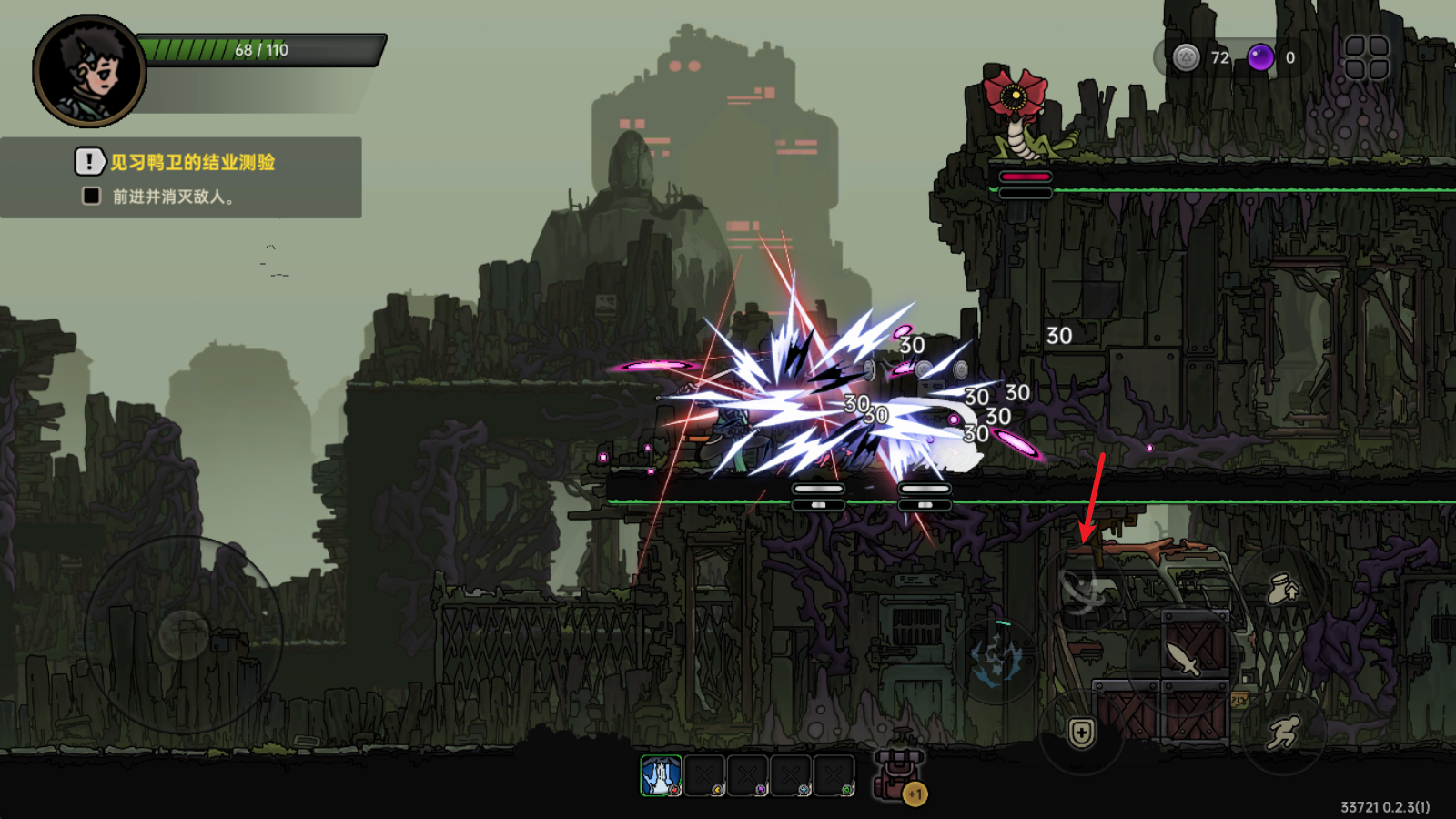Screen dimensions: 1456x819
Task: Click the purple orb currency icon
Action: point(1260,57)
